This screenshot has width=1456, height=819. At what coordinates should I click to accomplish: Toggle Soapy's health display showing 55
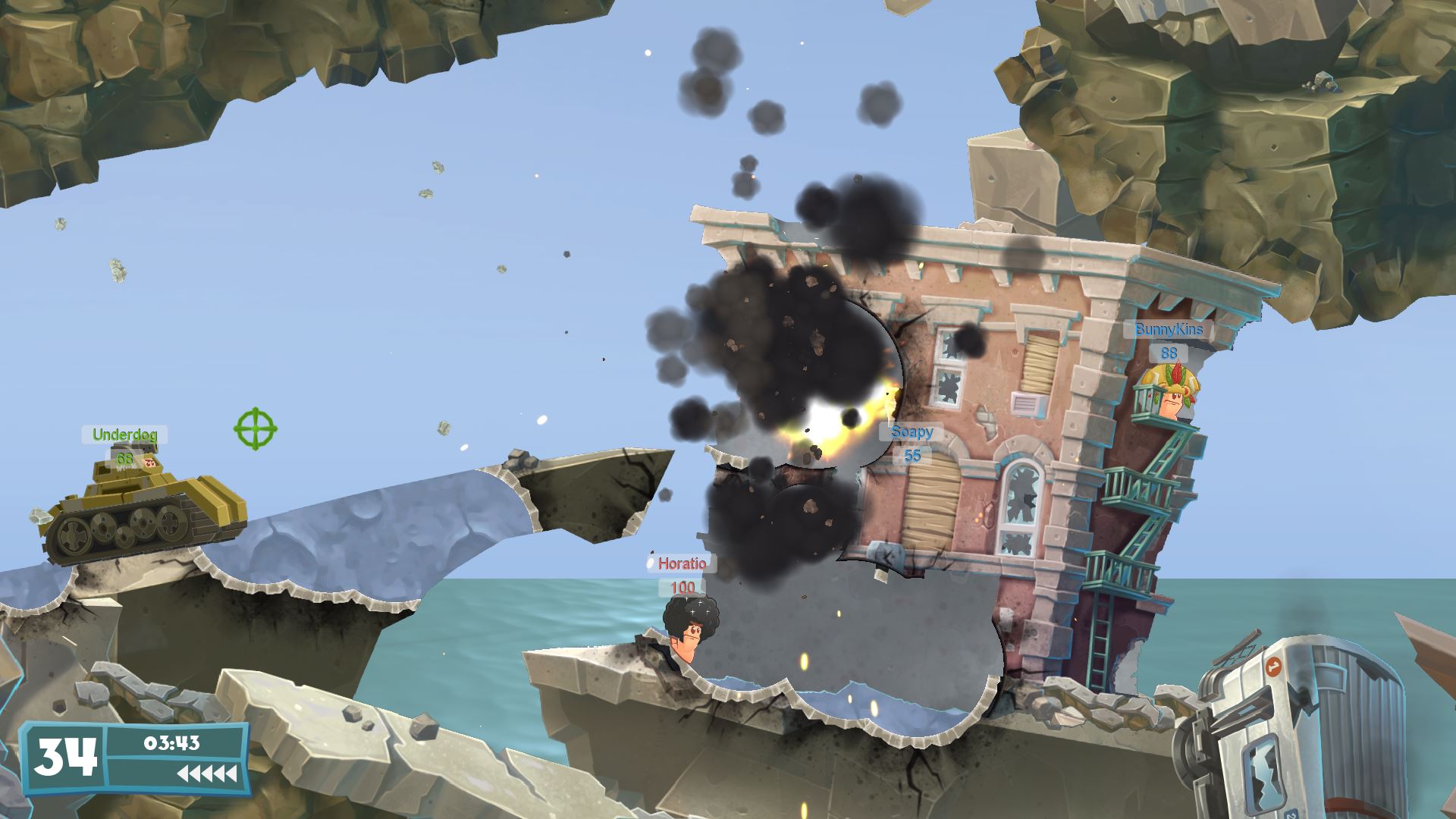pyautogui.click(x=913, y=456)
